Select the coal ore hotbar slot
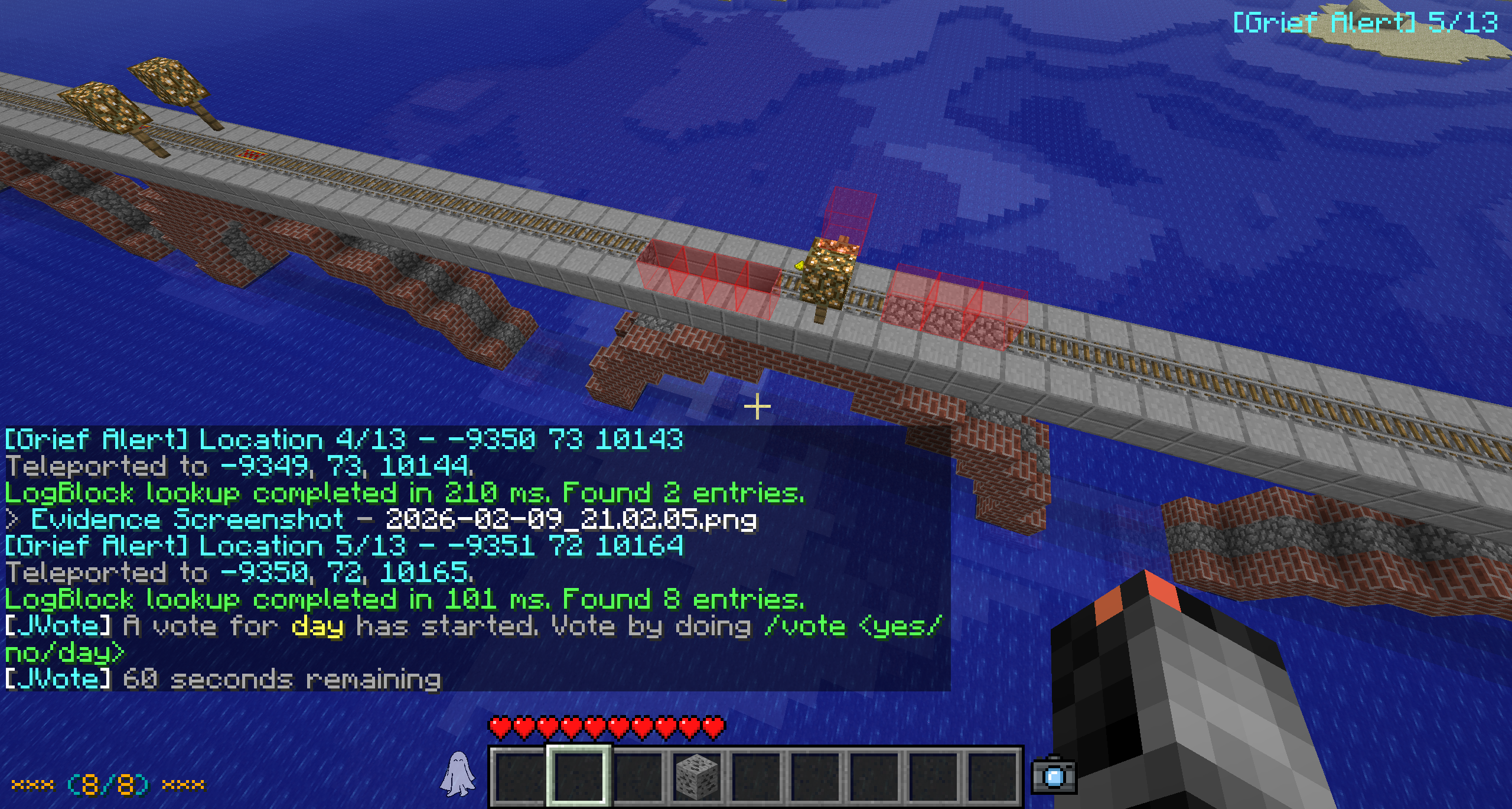This screenshot has height=809, width=1512. pos(697,775)
